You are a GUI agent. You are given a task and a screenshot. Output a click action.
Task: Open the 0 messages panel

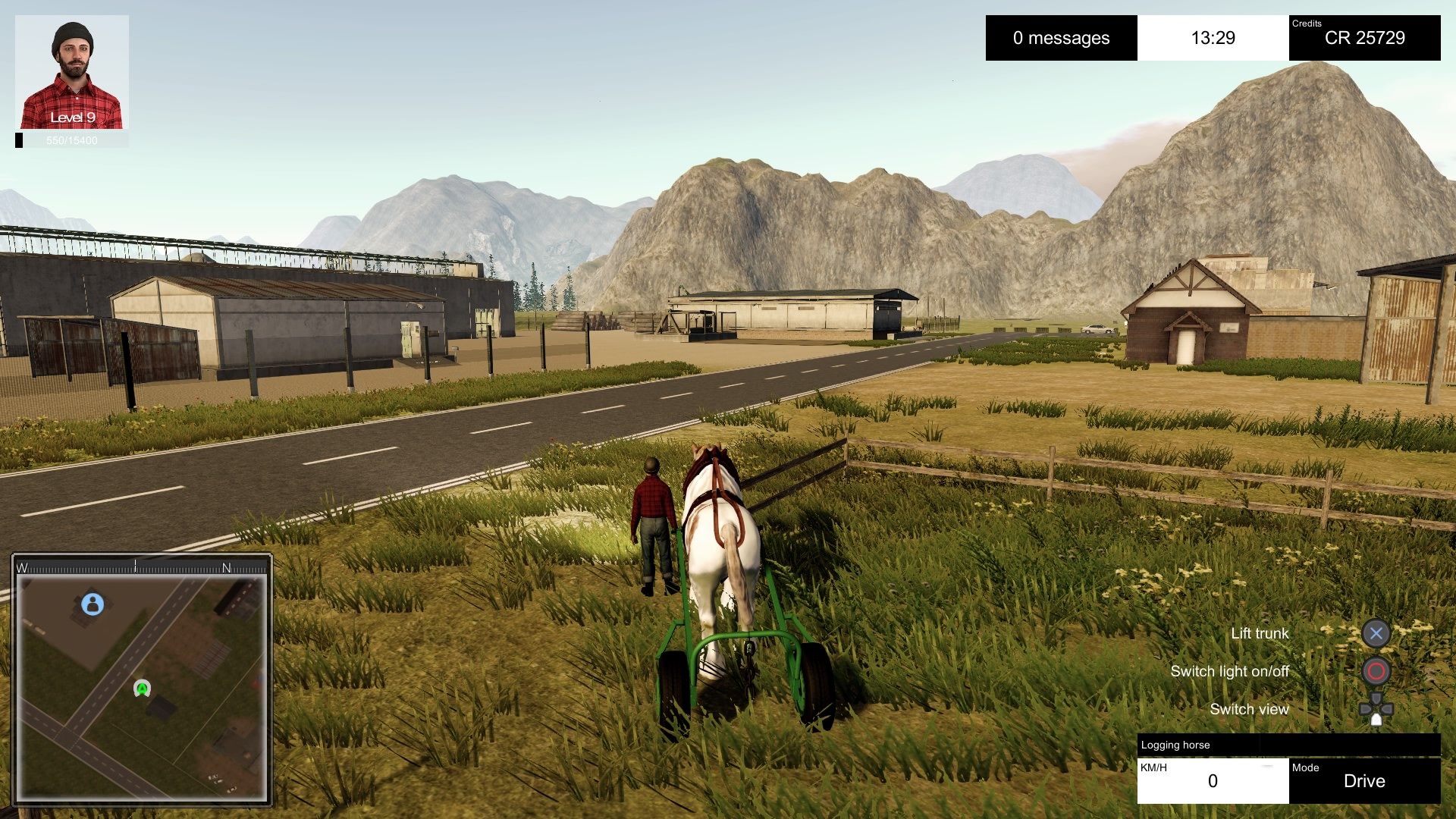1061,38
